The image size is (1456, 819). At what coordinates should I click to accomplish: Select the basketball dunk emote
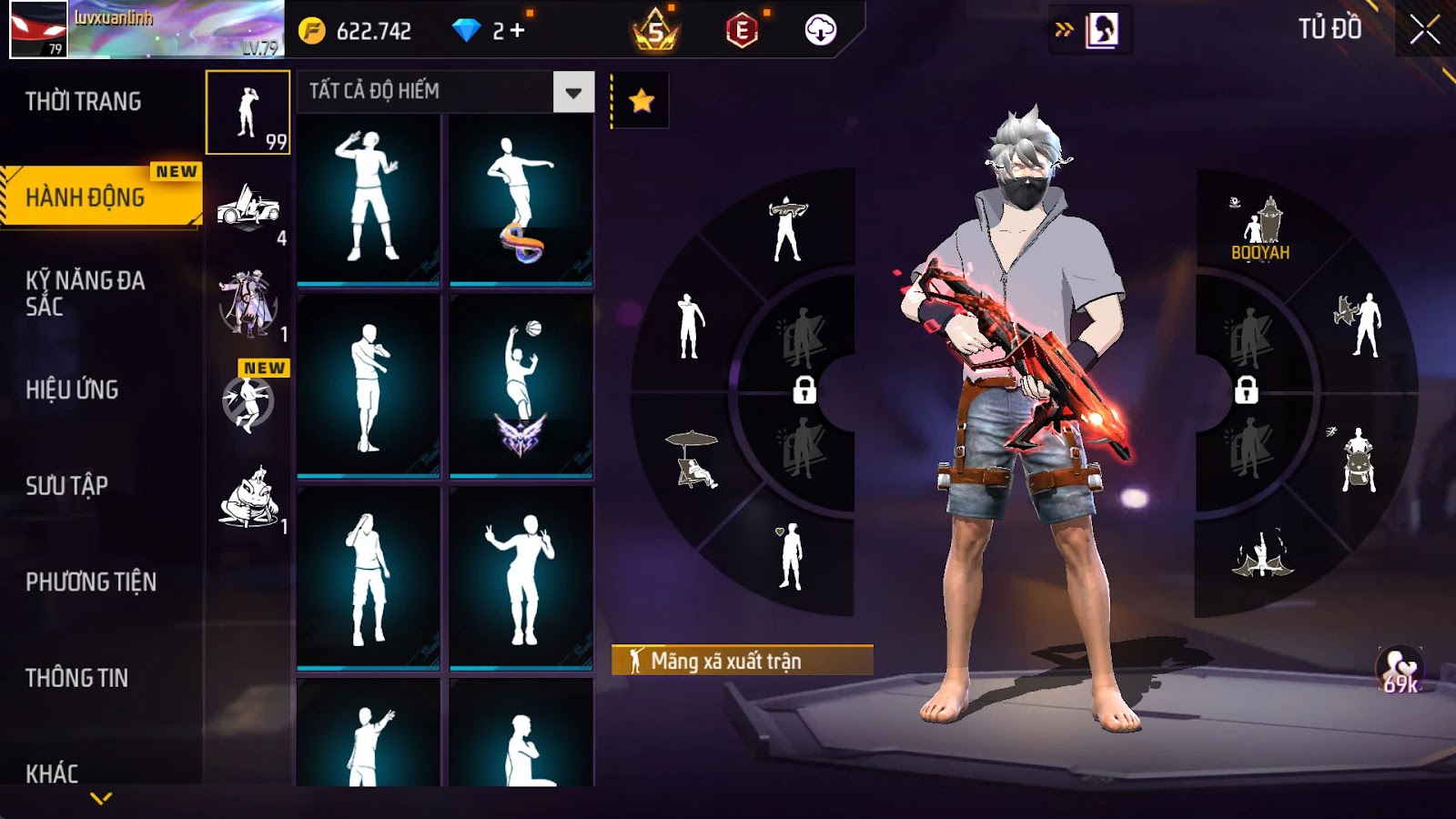point(521,385)
